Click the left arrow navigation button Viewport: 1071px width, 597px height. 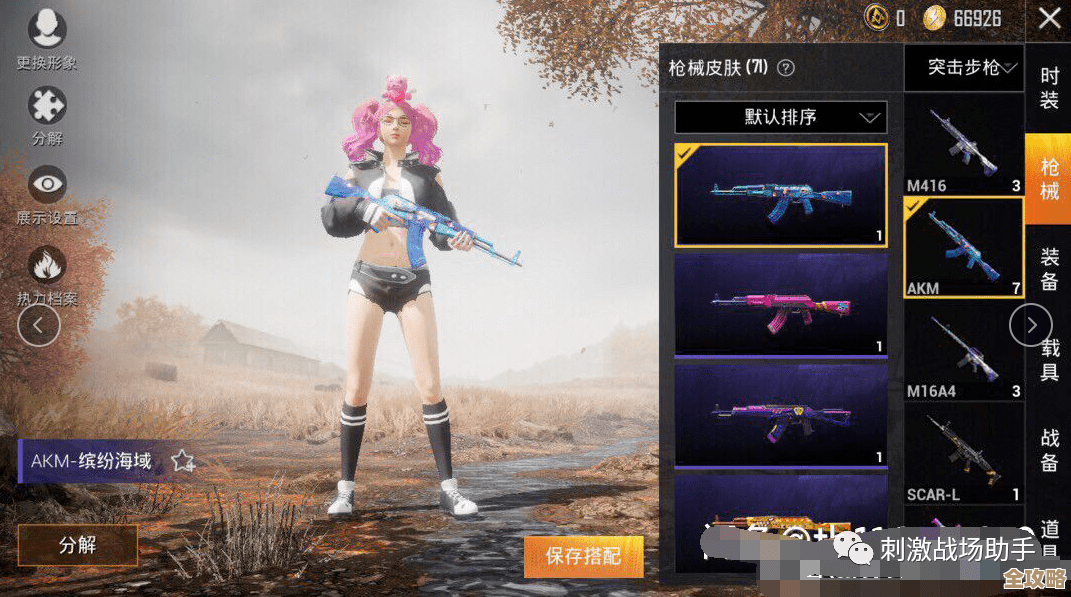pyautogui.click(x=39, y=325)
